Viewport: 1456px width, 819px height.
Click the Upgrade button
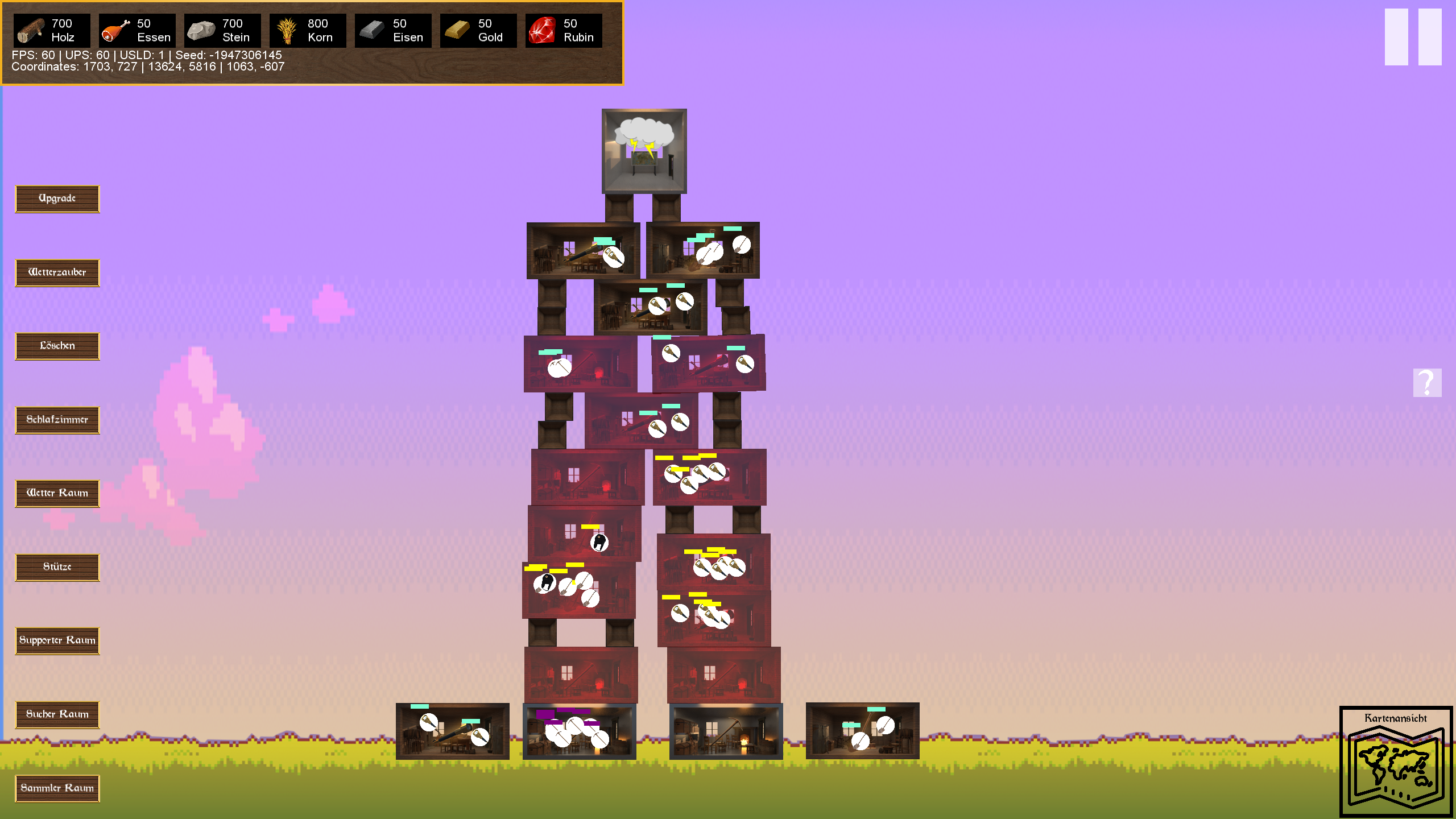tap(57, 199)
